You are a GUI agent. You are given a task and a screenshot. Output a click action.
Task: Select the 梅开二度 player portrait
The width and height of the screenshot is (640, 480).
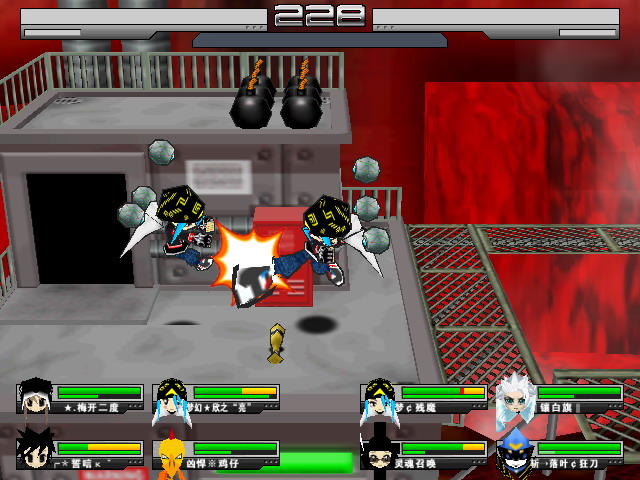[x=35, y=397]
